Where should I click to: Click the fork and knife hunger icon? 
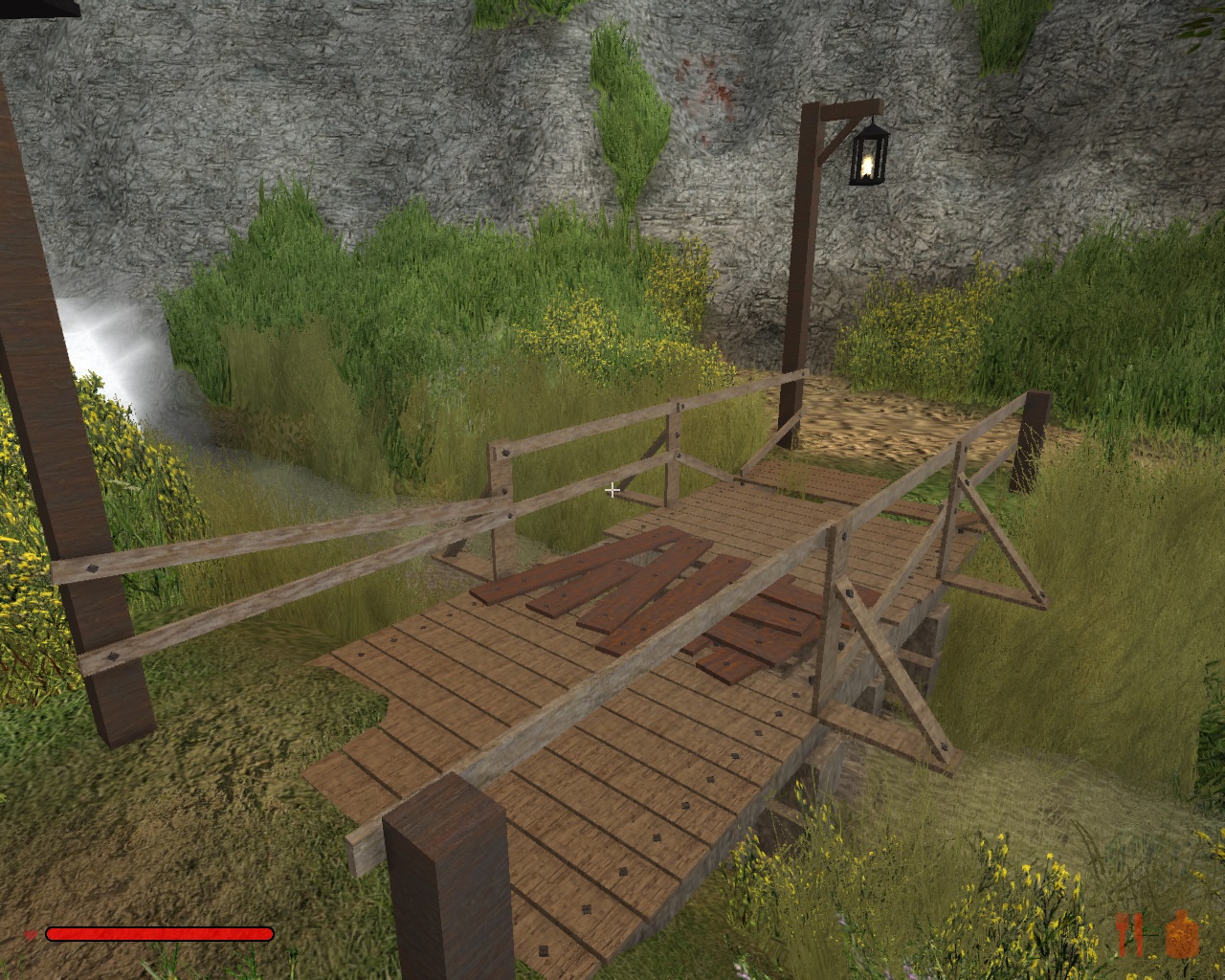tap(1129, 934)
